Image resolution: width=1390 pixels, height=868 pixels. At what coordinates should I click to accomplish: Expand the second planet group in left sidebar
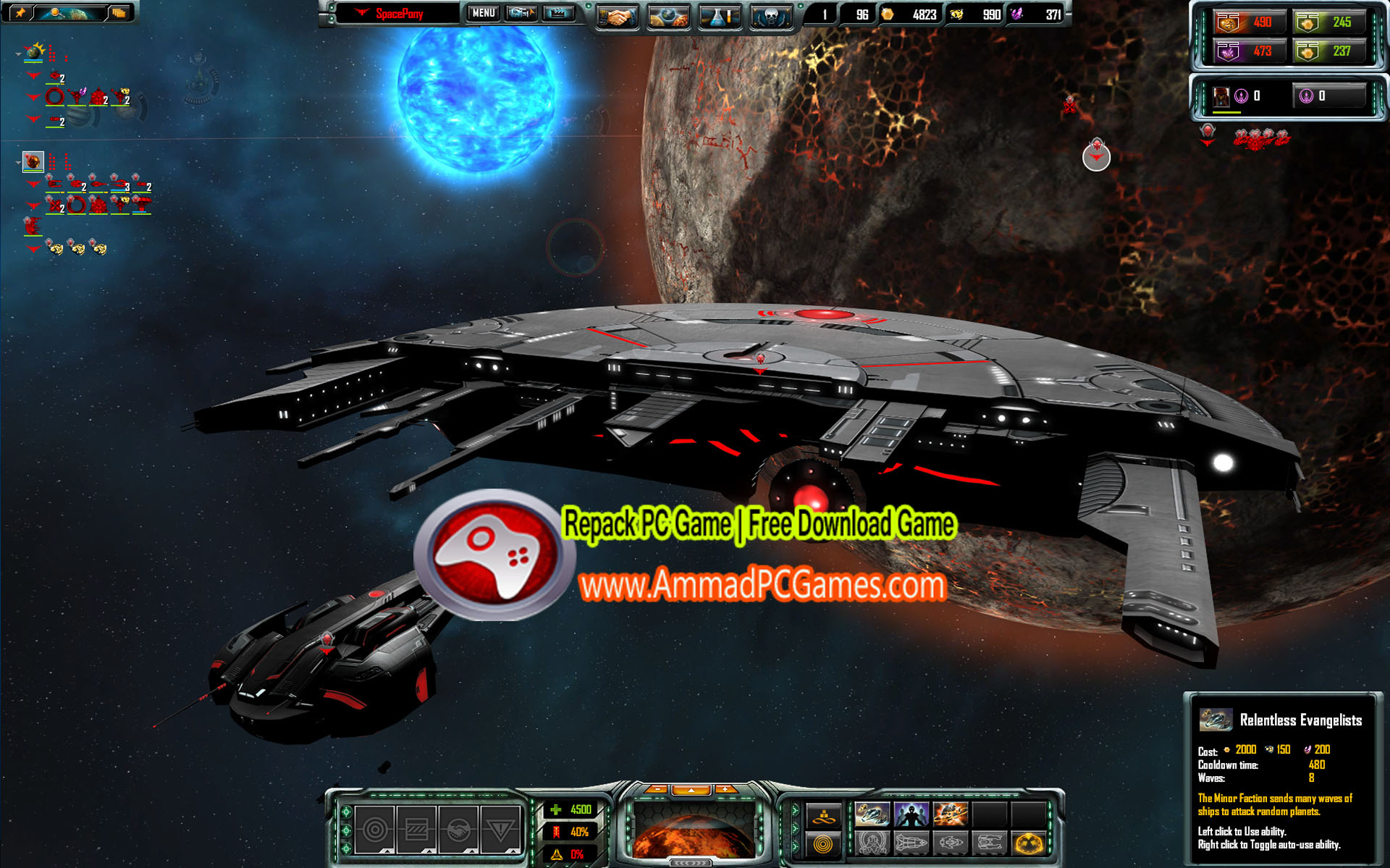[x=17, y=162]
